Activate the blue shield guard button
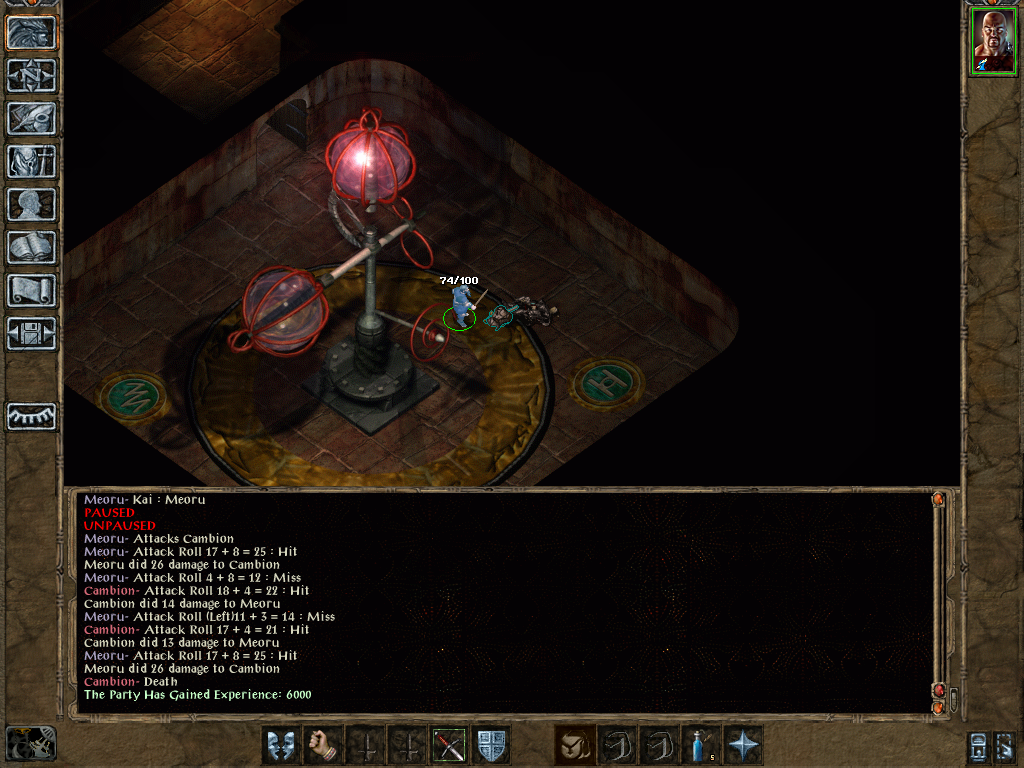This screenshot has width=1024, height=768. click(491, 745)
